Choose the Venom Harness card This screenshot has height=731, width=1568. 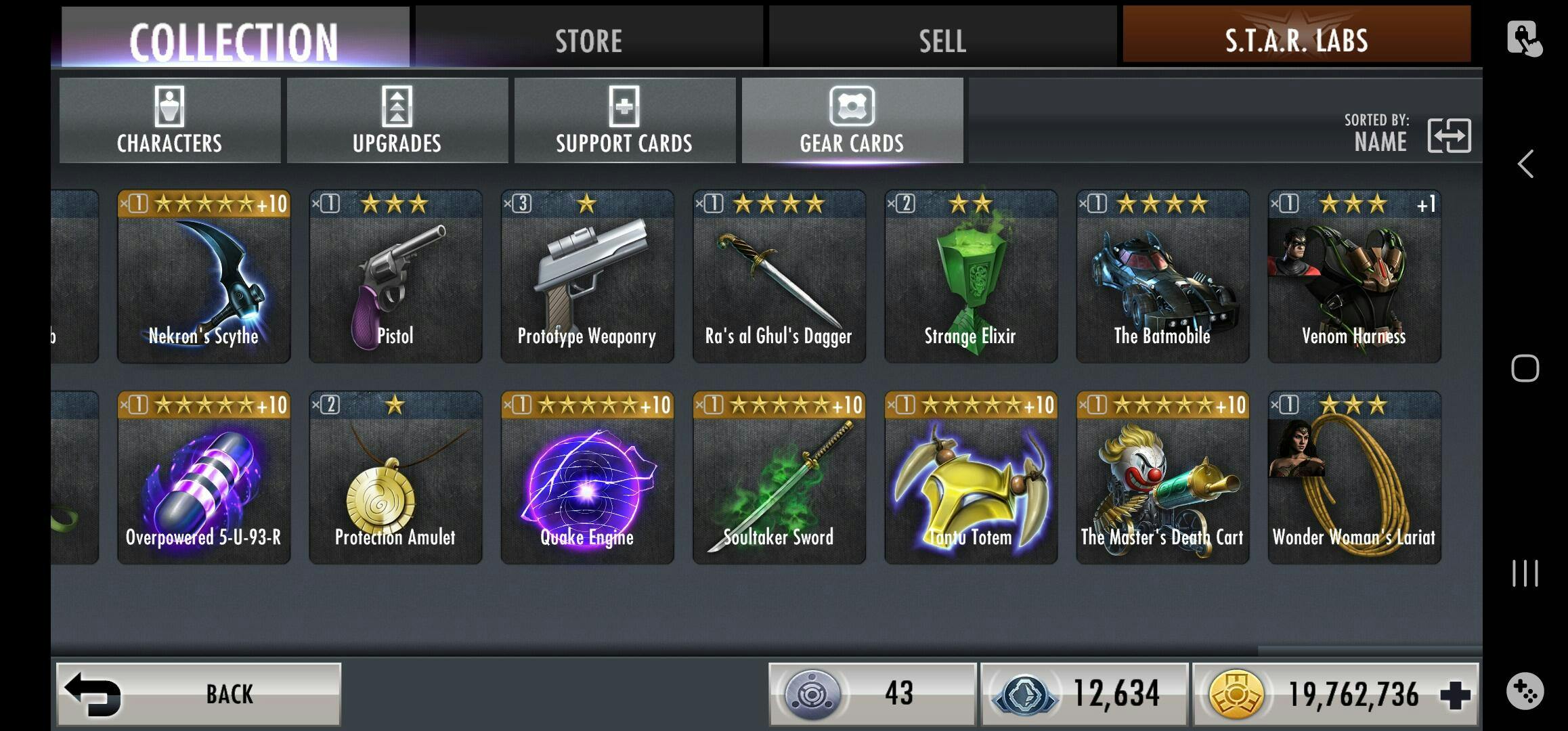(x=1354, y=276)
